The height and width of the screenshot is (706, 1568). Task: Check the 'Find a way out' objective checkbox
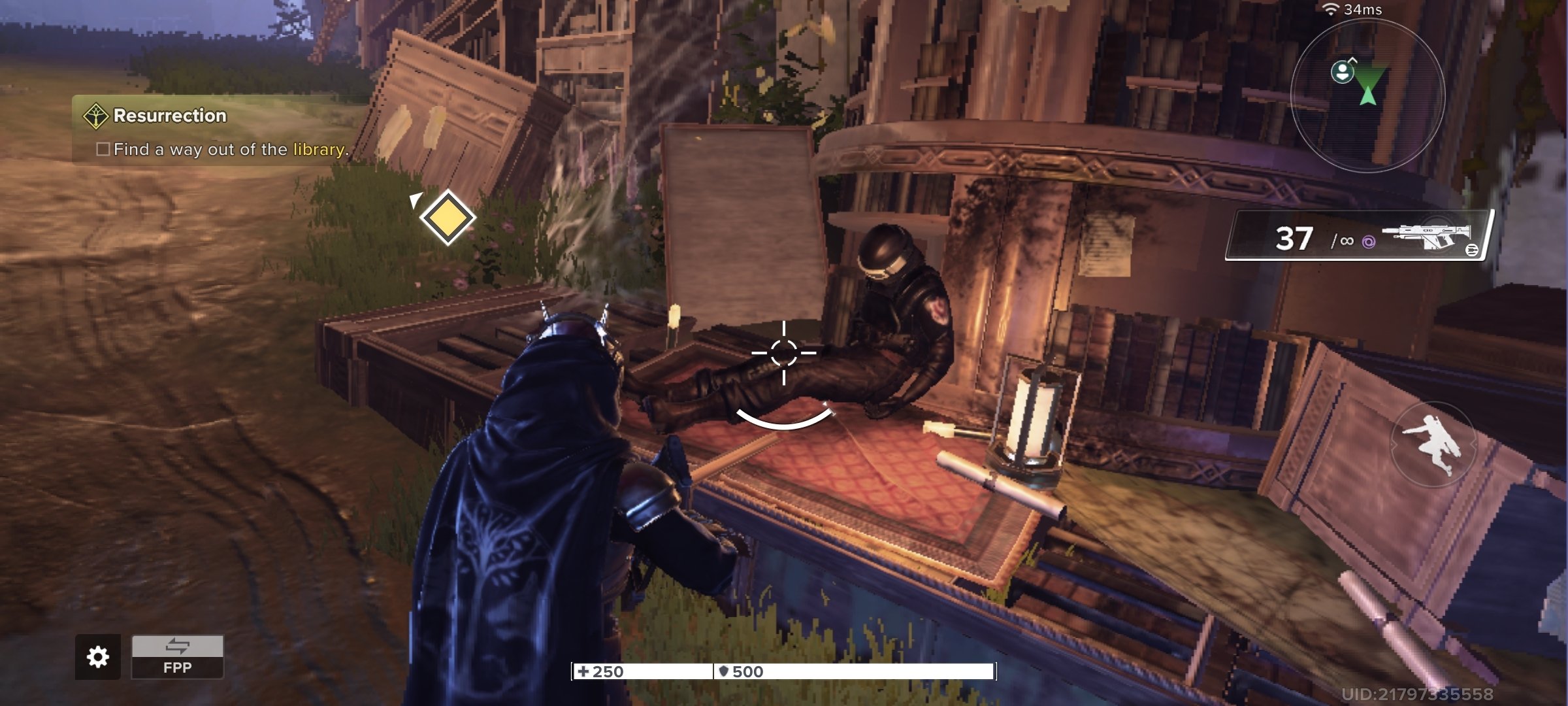(x=102, y=148)
